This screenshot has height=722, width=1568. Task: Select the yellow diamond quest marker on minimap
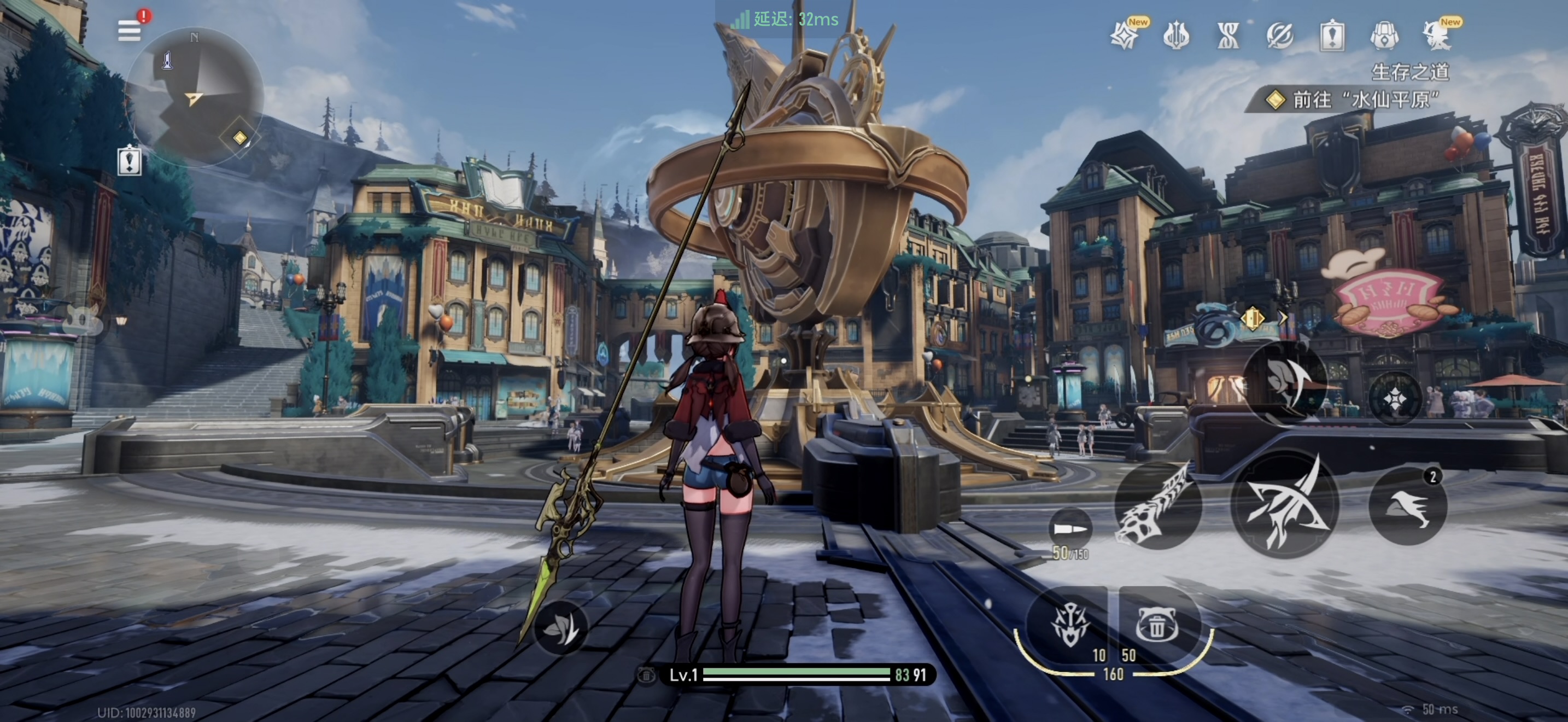tap(241, 138)
